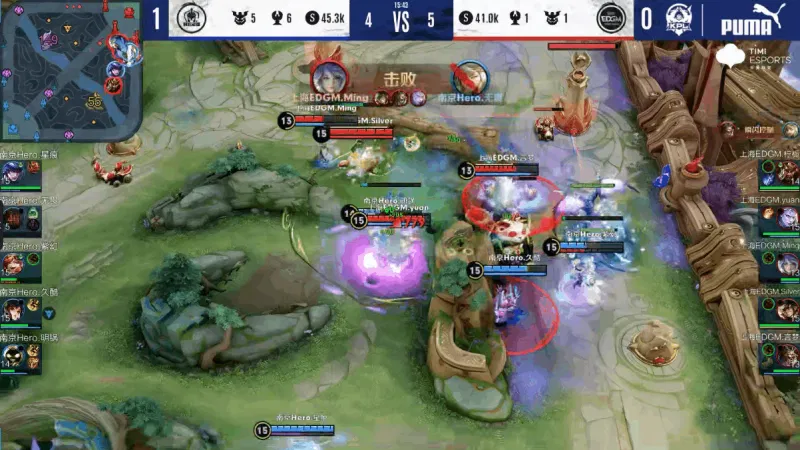Click the Nanjing Hero team logo in scoreboard

coord(190,19)
